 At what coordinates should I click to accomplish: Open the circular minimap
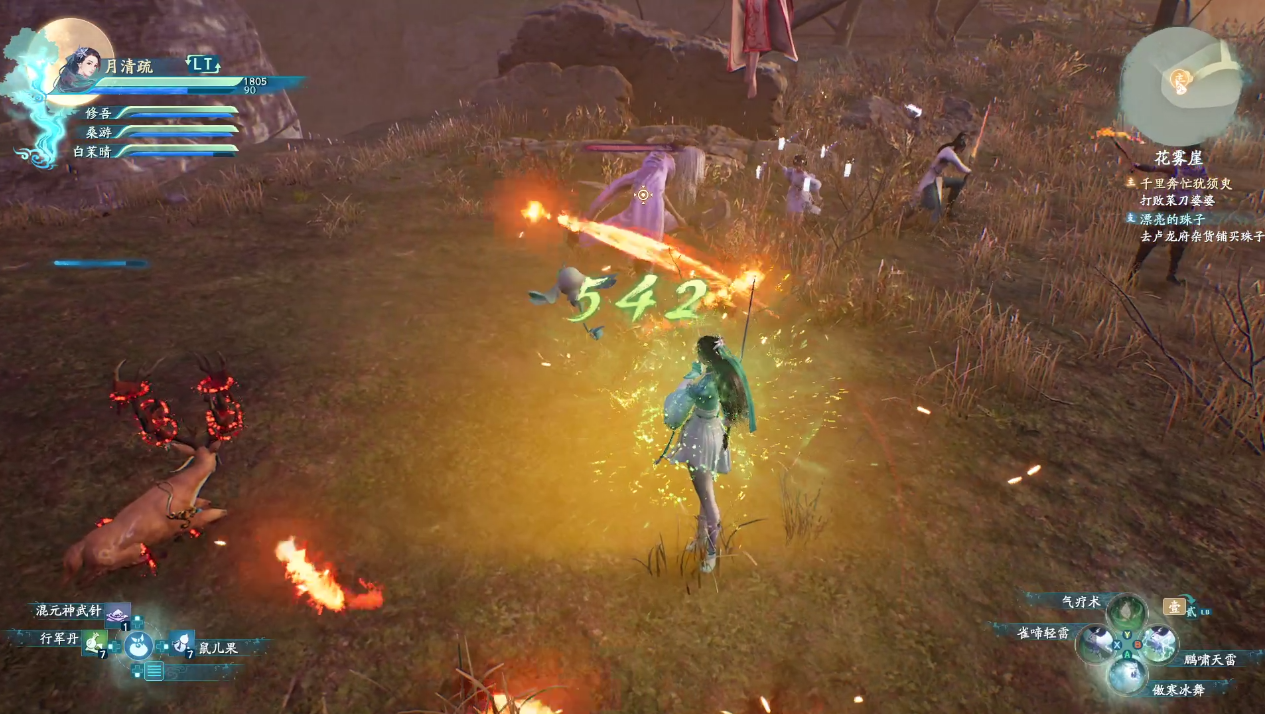1180,85
